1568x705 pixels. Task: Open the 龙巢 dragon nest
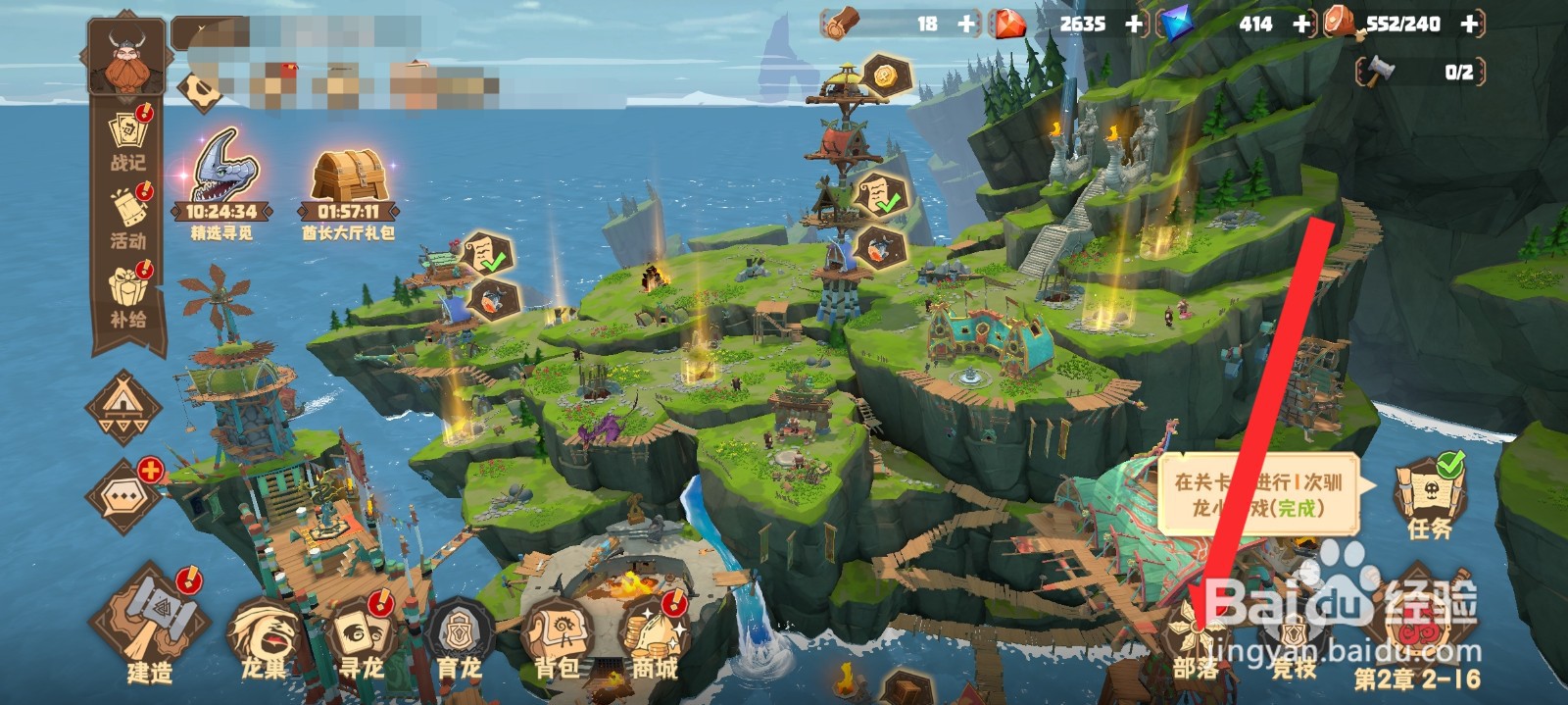point(265,637)
